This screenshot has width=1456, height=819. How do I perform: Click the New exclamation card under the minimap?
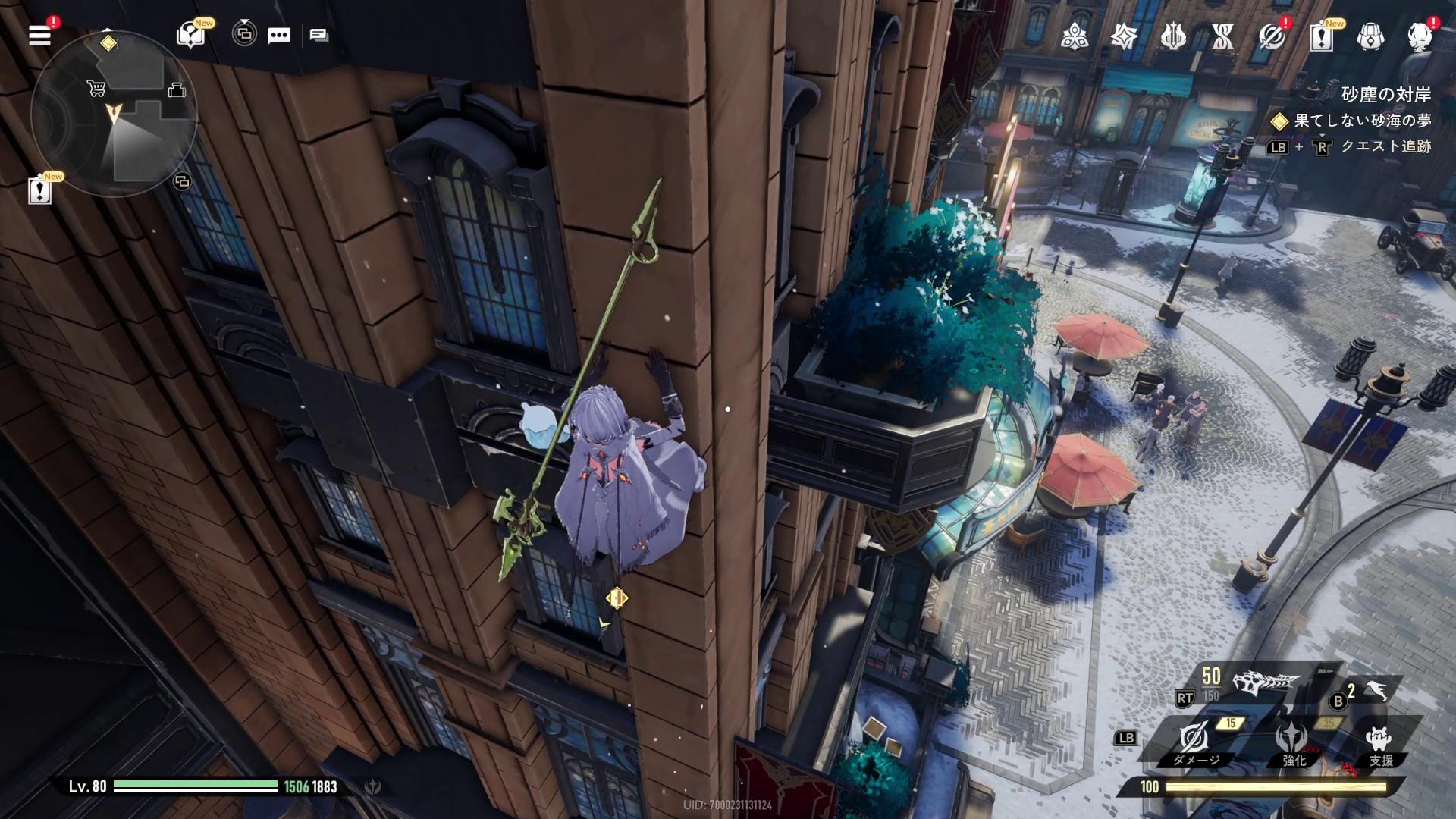[40, 190]
